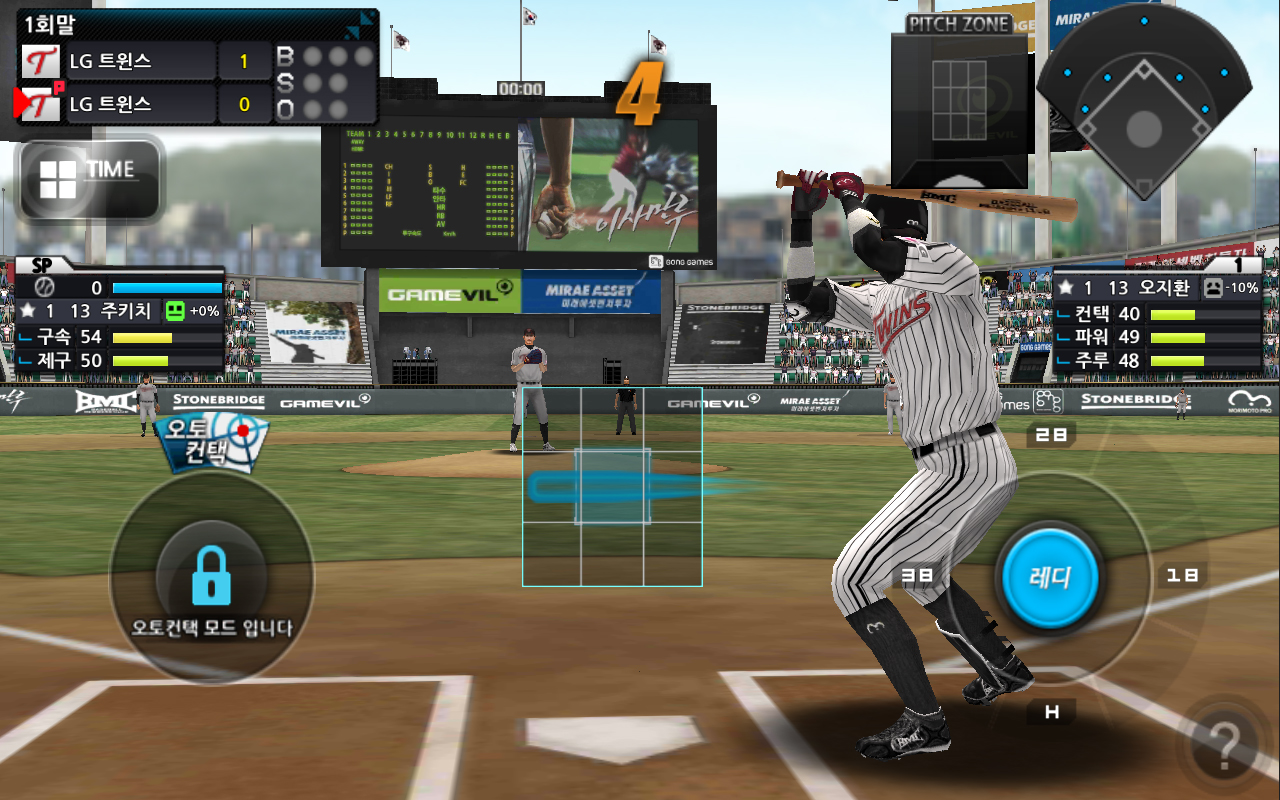Tap the TIME timeout button
The image size is (1280, 800).
[90, 178]
